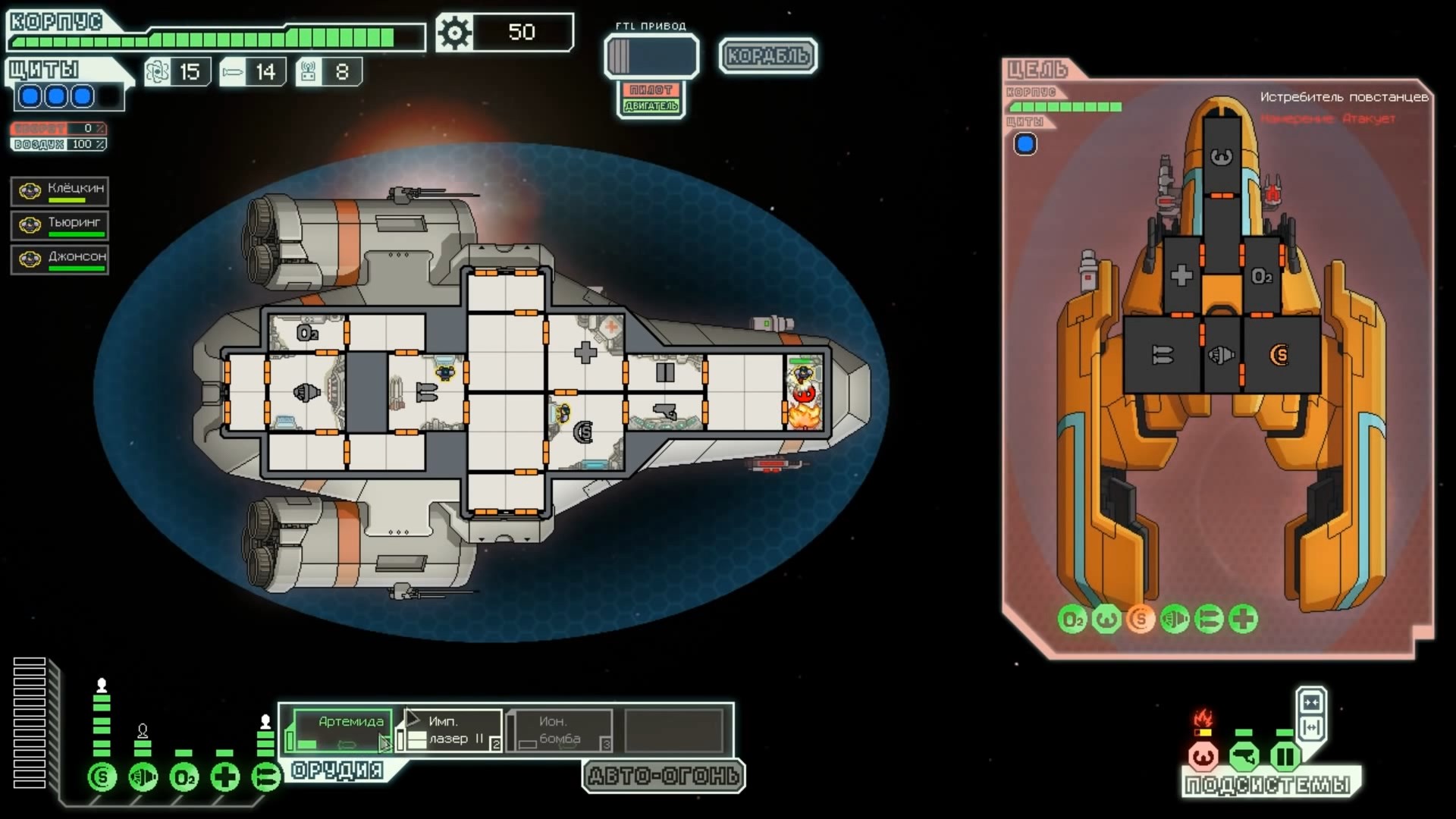Click the sensors subsystem icon
The width and height of the screenshot is (1456, 819).
tap(1244, 756)
